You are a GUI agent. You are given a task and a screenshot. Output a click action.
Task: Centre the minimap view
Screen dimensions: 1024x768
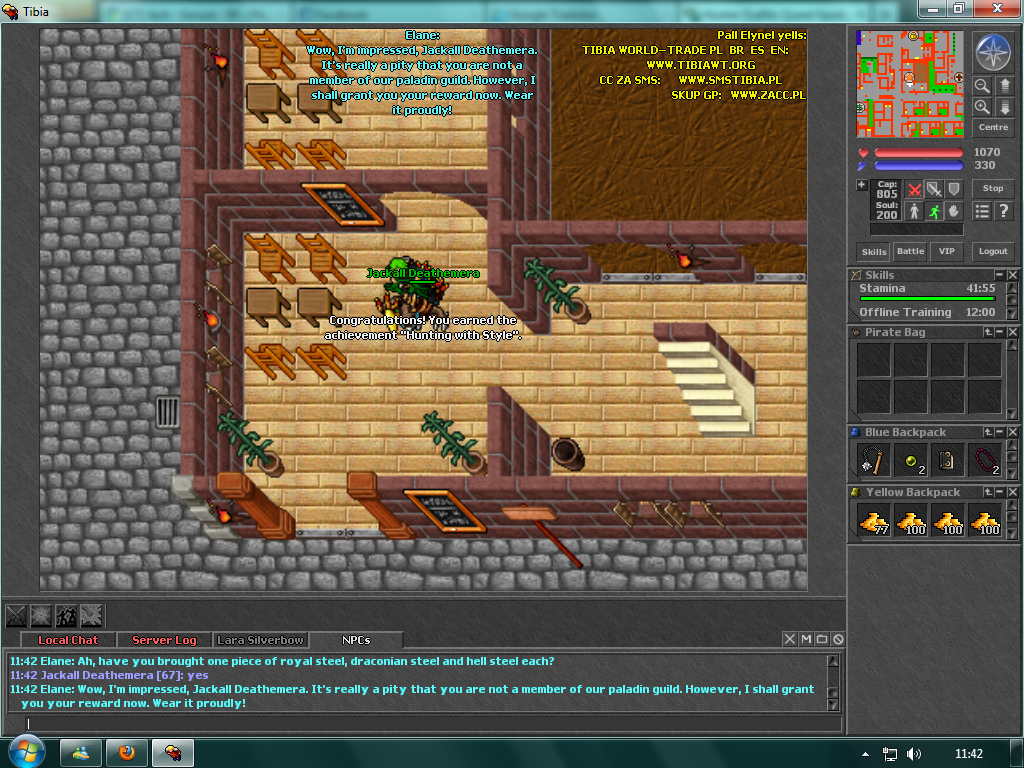993,128
